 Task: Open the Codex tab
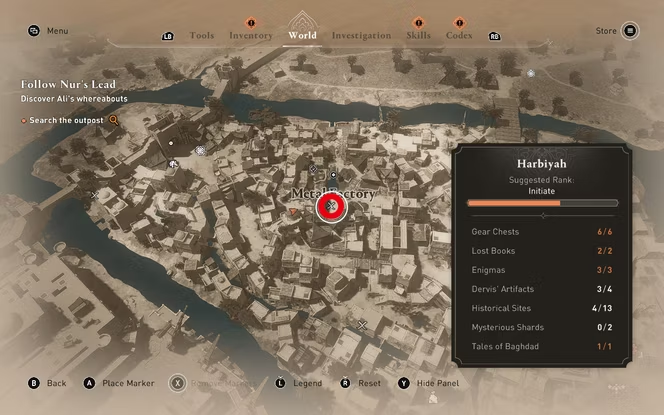459,36
